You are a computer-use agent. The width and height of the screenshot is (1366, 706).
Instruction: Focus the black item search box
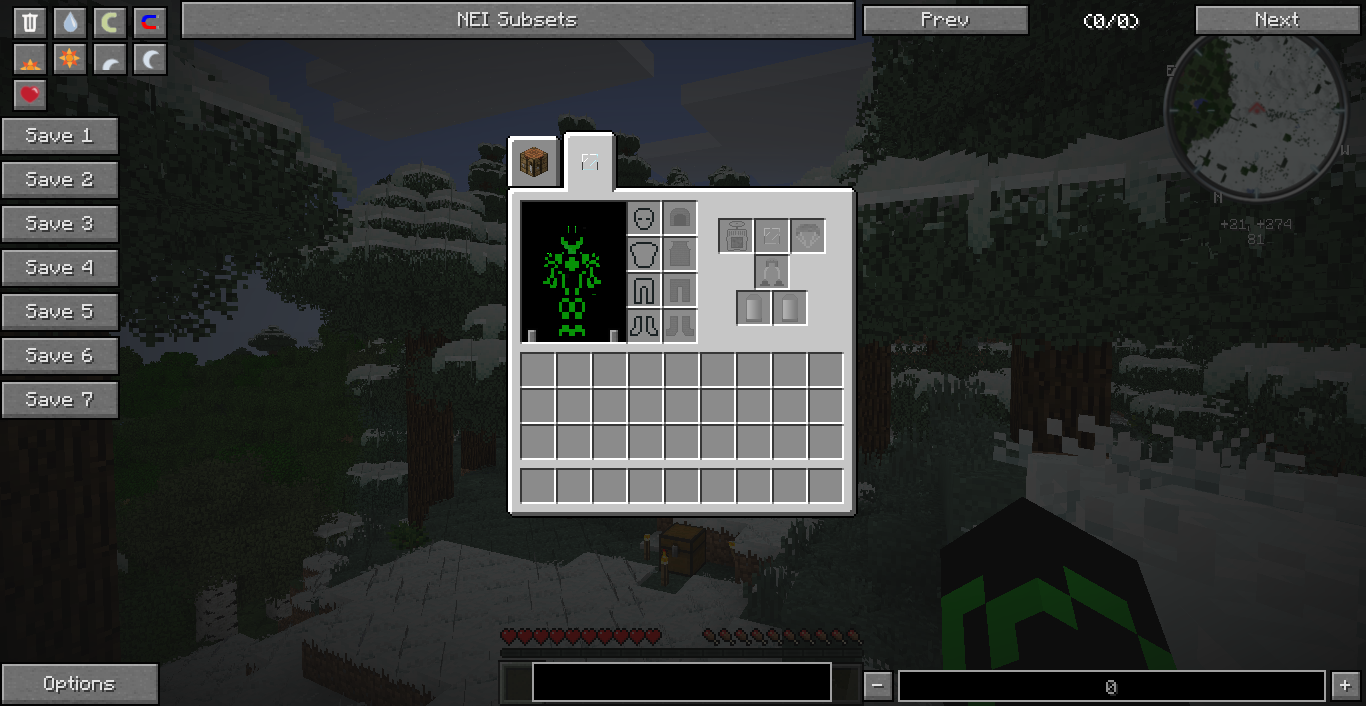(x=681, y=682)
